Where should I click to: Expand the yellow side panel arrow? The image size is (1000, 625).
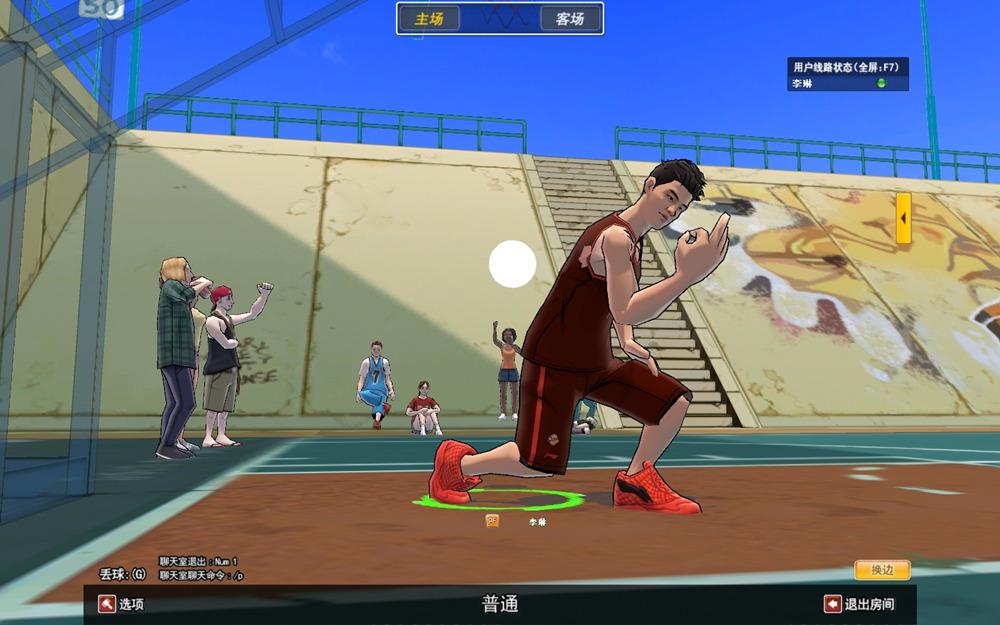point(903,218)
